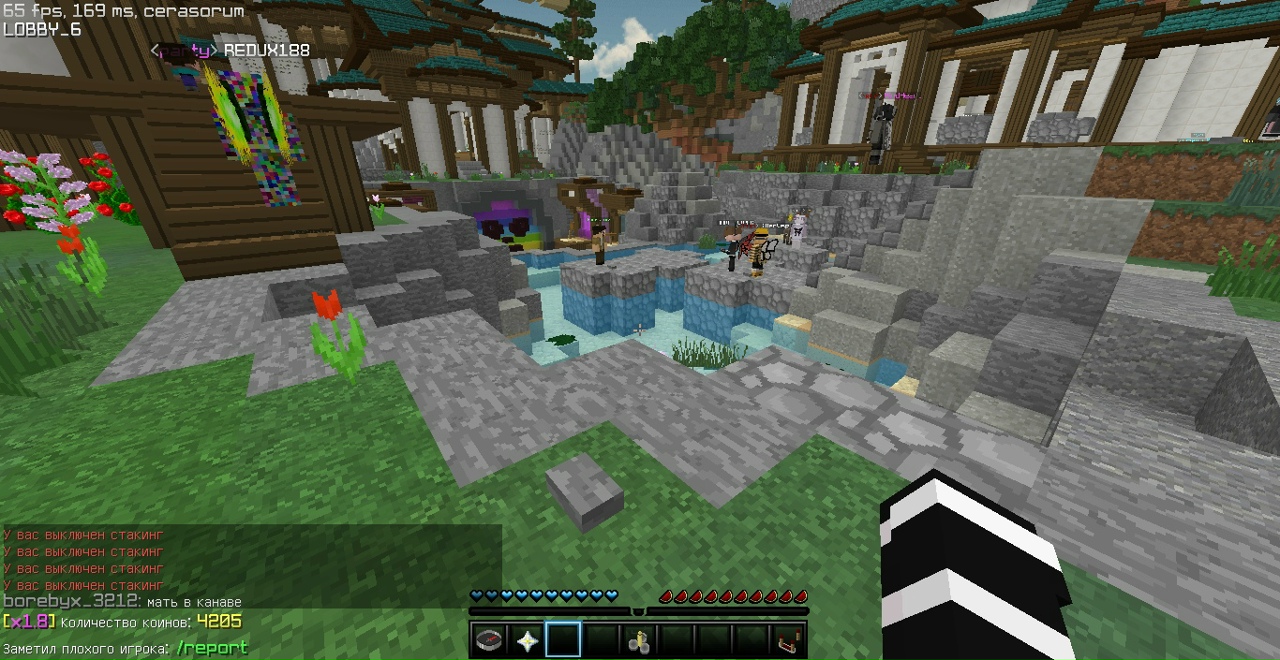Select the nether star hotbar slot
Image resolution: width=1280 pixels, height=660 pixels.
[x=526, y=640]
